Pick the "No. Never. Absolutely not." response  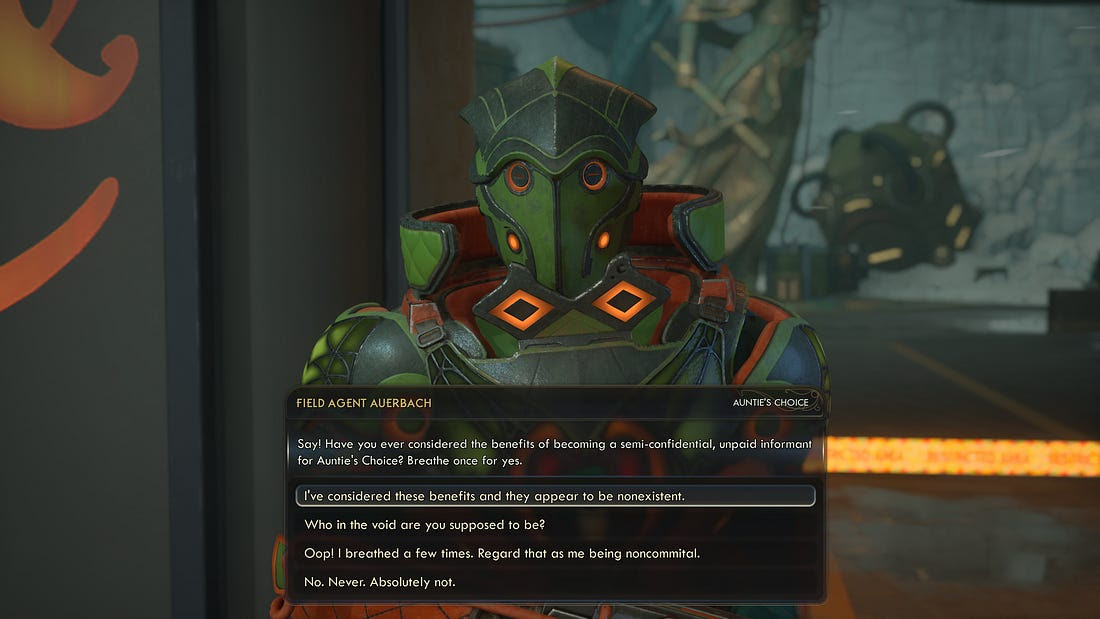[380, 581]
